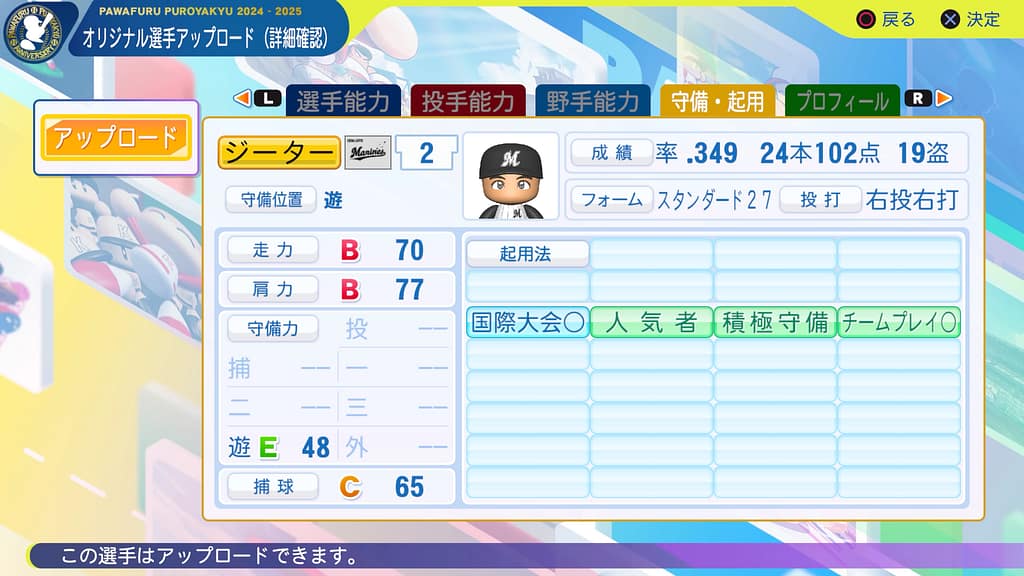
Task: Click the player face portrait
Action: pyautogui.click(x=510, y=176)
